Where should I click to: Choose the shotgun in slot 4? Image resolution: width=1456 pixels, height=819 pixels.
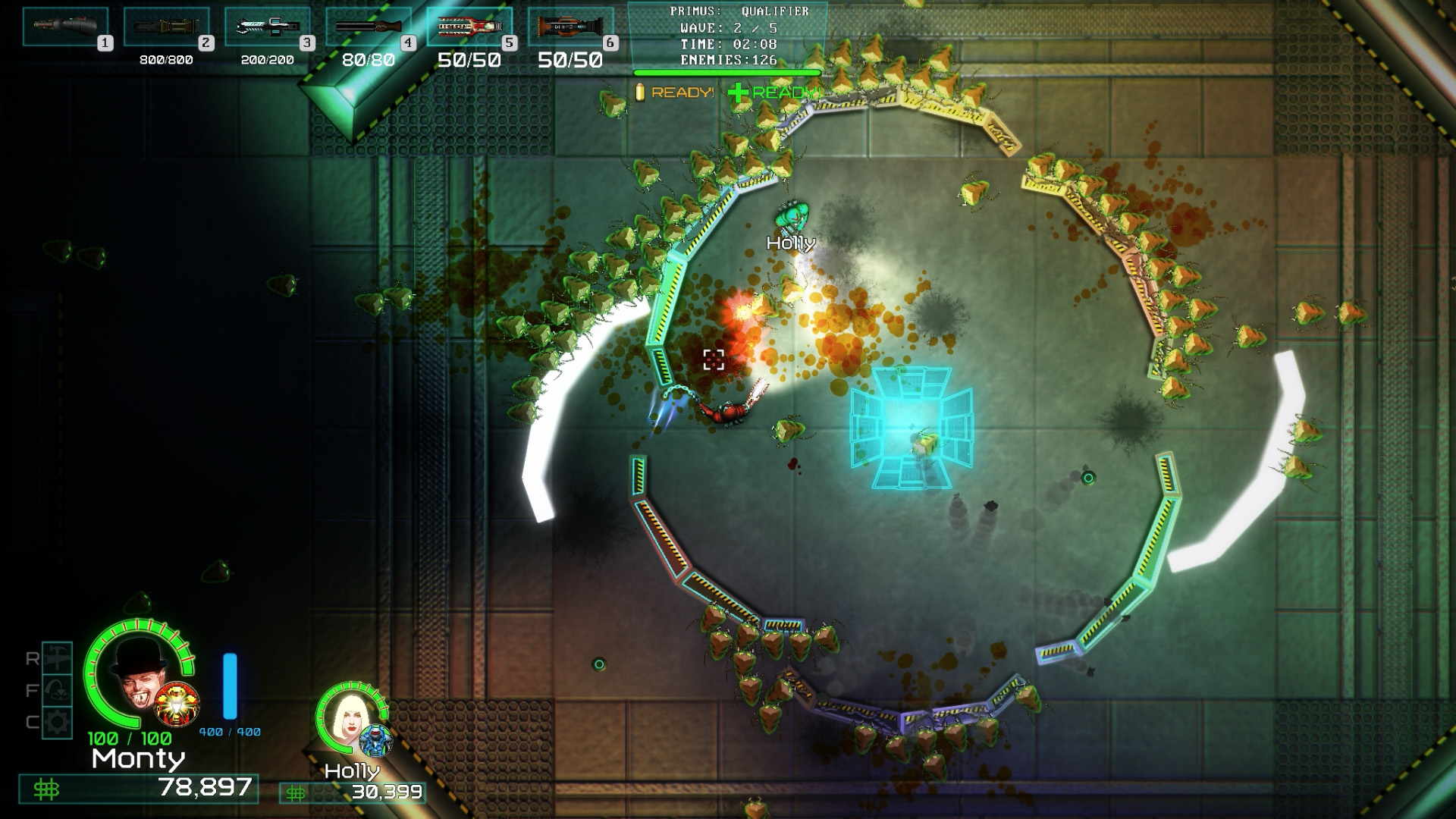(368, 27)
